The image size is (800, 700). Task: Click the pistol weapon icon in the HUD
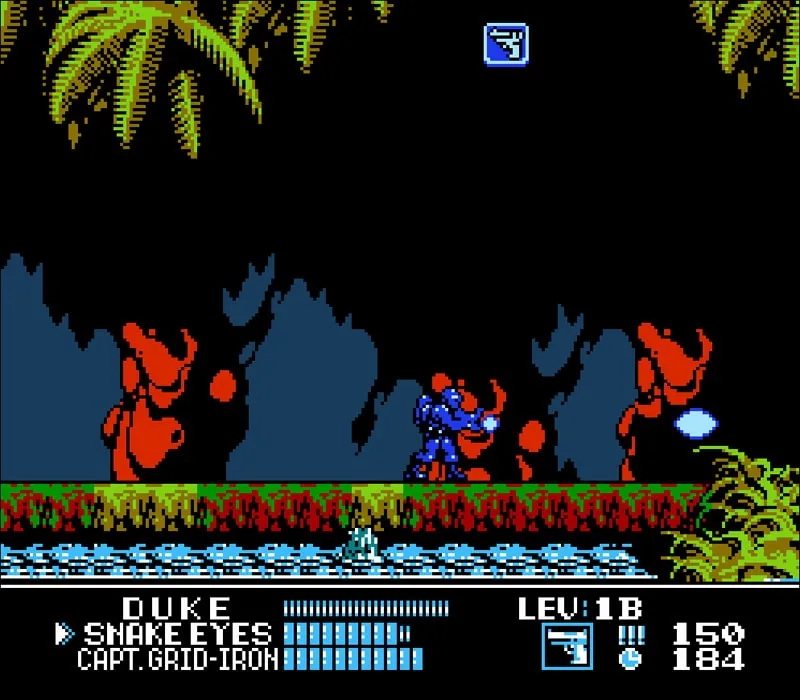pyautogui.click(x=567, y=646)
